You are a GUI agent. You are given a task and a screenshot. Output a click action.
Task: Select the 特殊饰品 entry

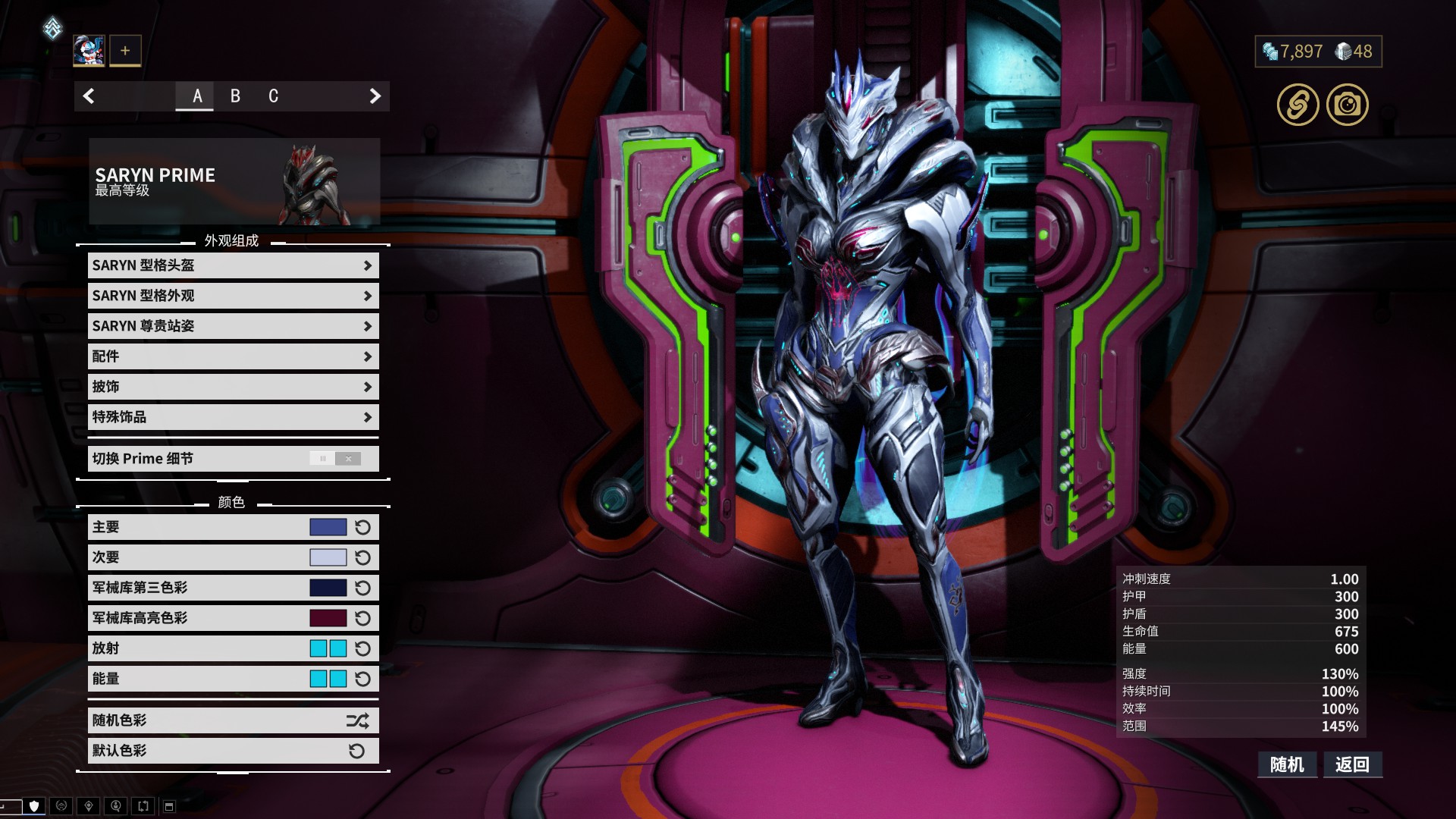(x=233, y=417)
